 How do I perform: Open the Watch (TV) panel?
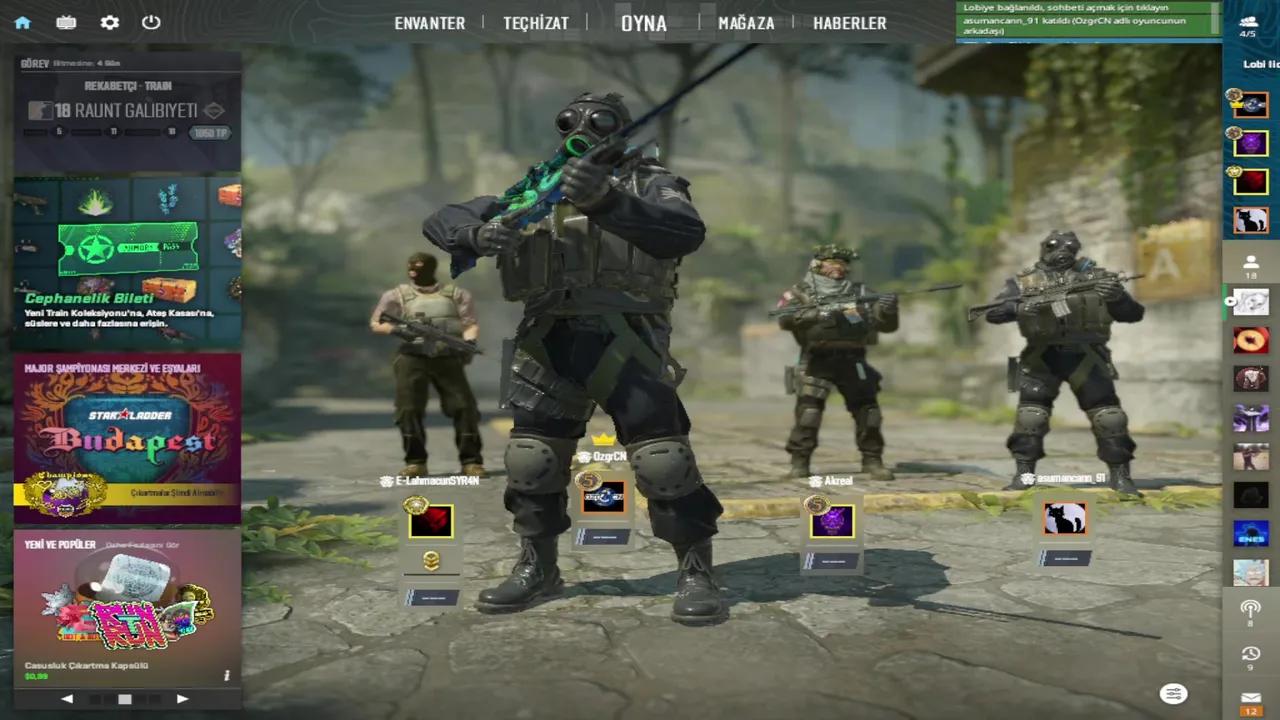(66, 22)
